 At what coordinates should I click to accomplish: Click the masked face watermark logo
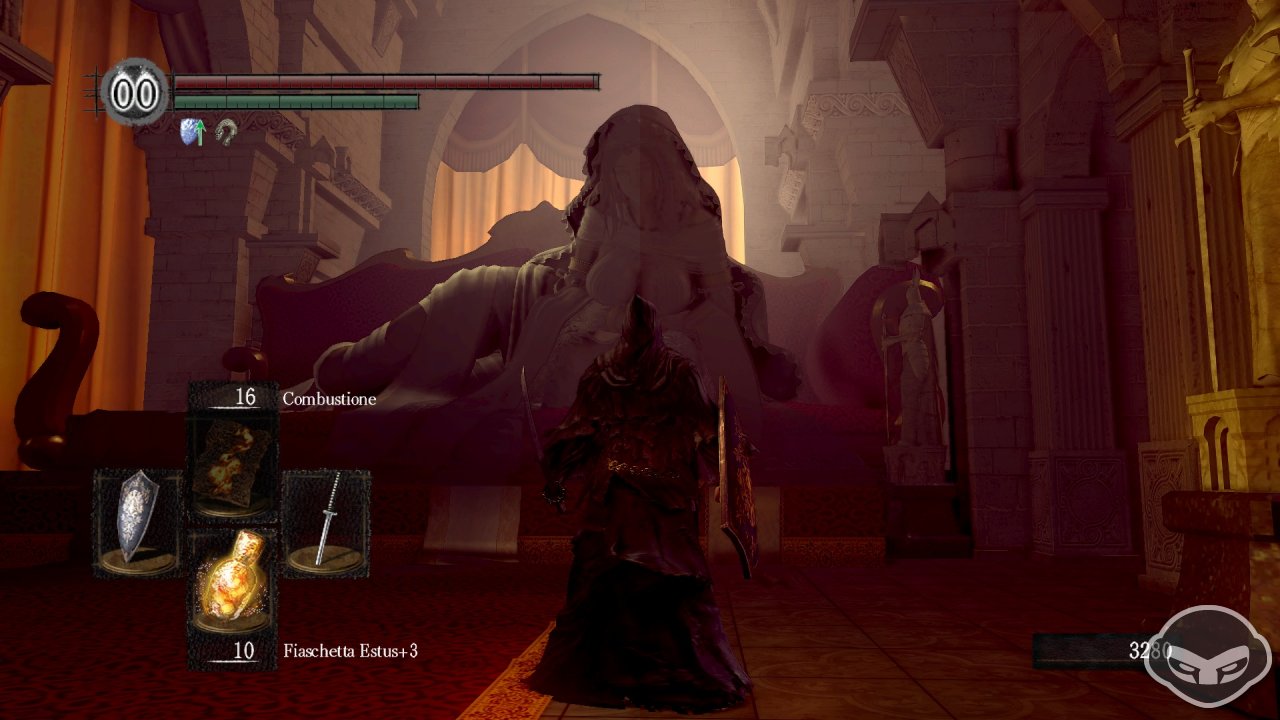pyautogui.click(x=1207, y=656)
